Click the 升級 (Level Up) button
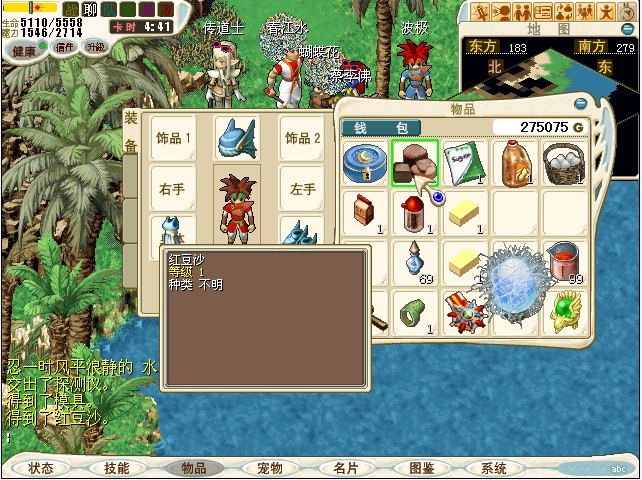Image resolution: width=642 pixels, height=480 pixels. [x=96, y=47]
